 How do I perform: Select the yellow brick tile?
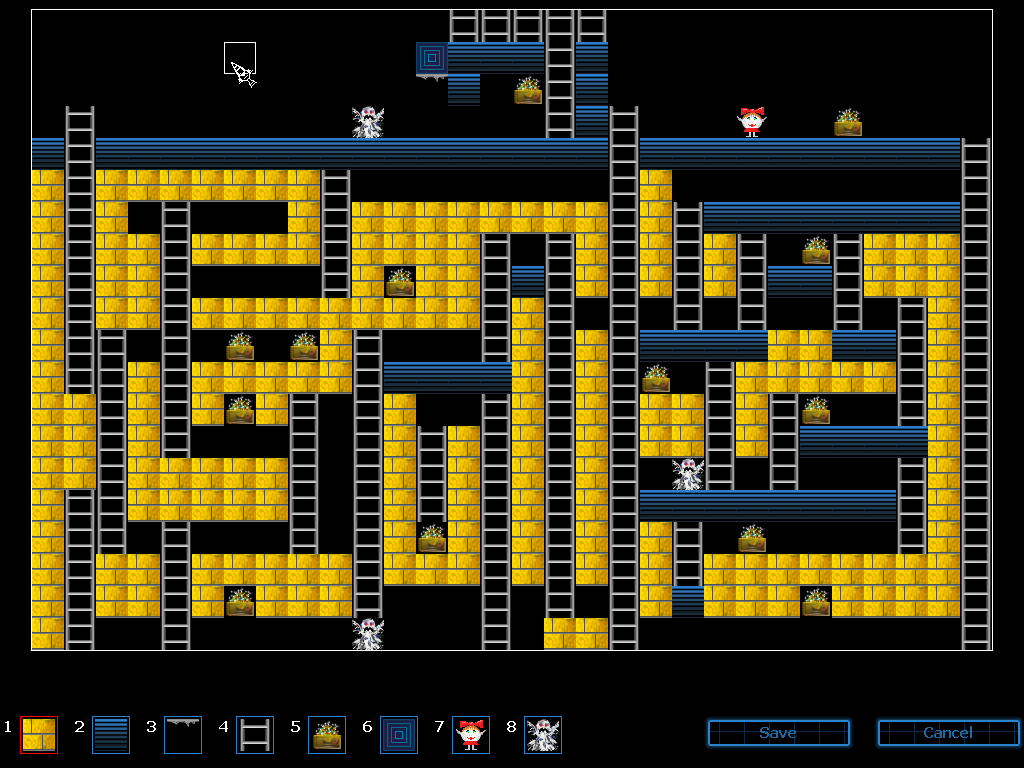coord(39,734)
